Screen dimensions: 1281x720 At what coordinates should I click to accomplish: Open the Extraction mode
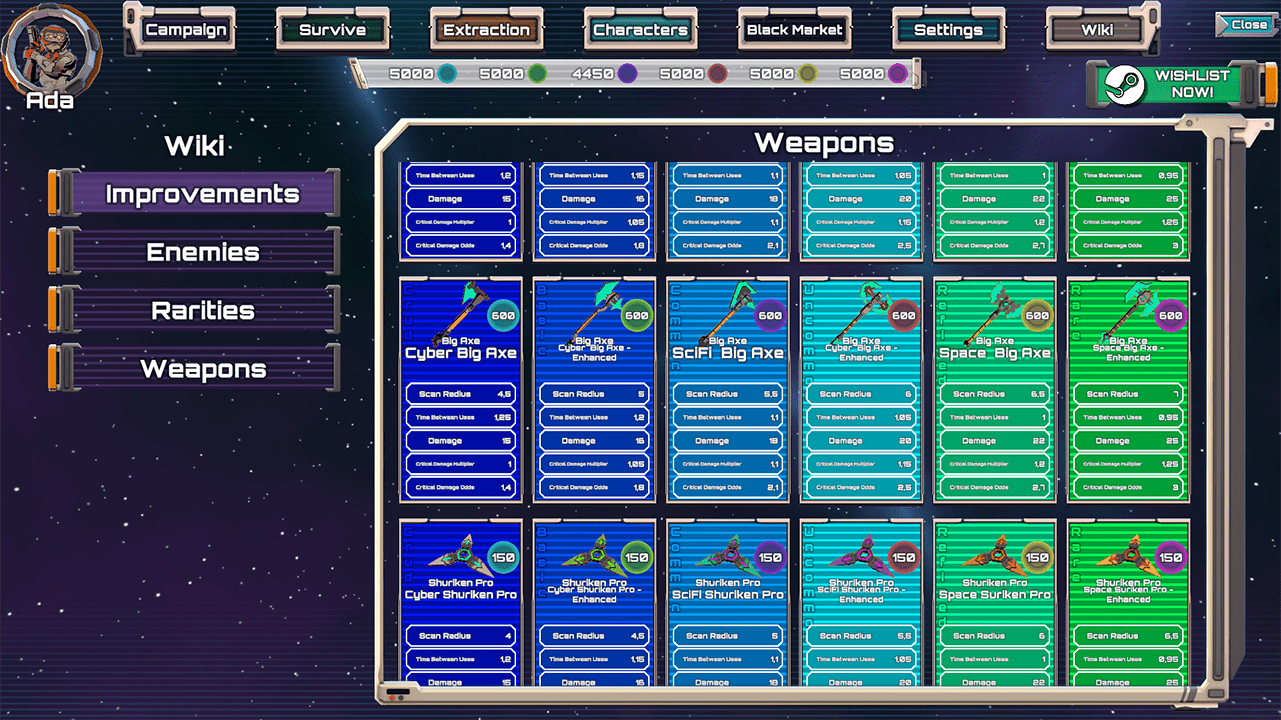486,30
